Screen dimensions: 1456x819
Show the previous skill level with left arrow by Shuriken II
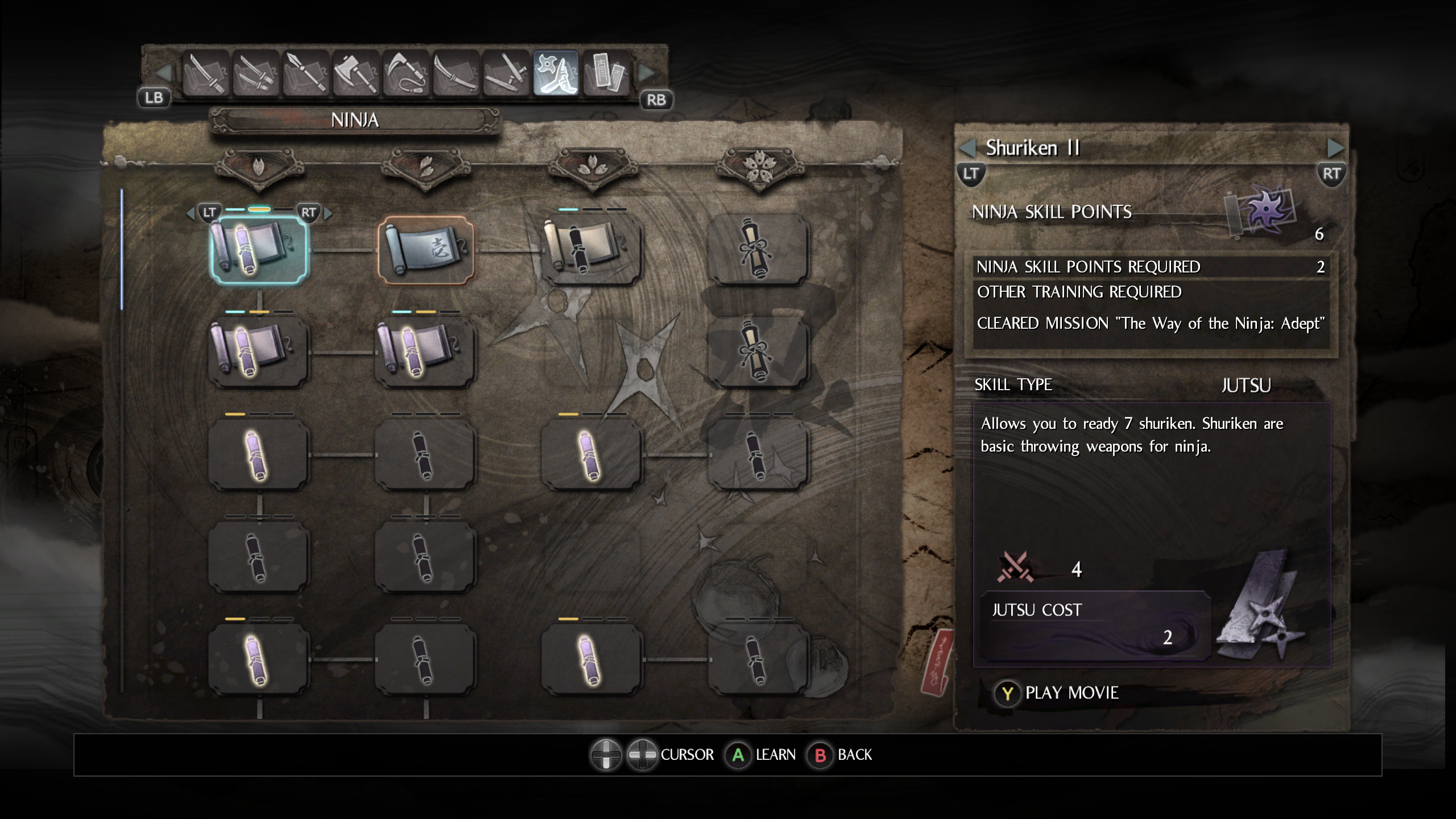point(967,148)
